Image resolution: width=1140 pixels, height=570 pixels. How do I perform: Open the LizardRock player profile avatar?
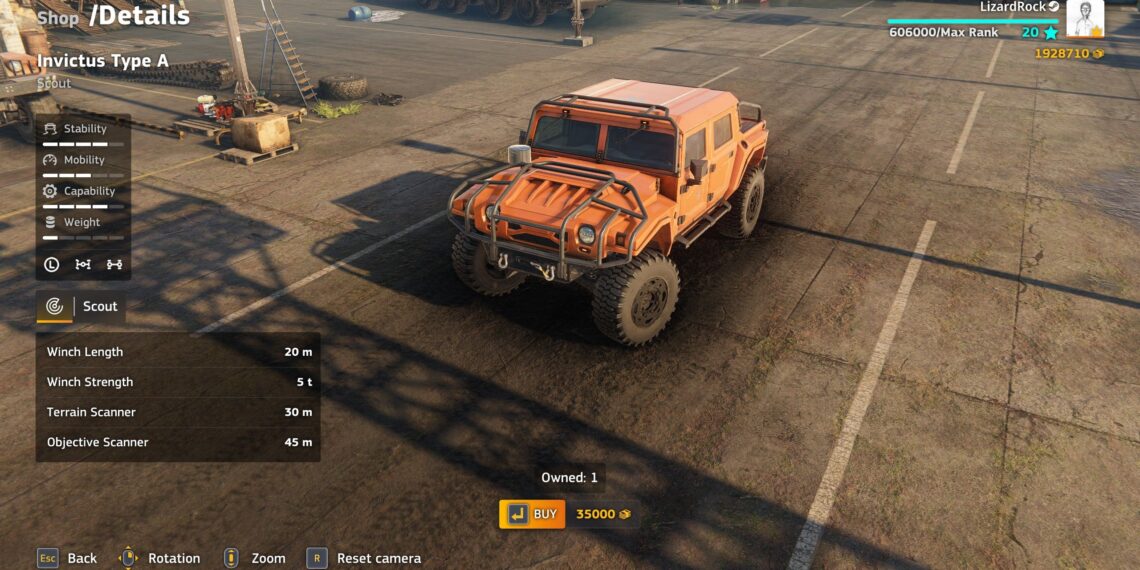point(1085,18)
